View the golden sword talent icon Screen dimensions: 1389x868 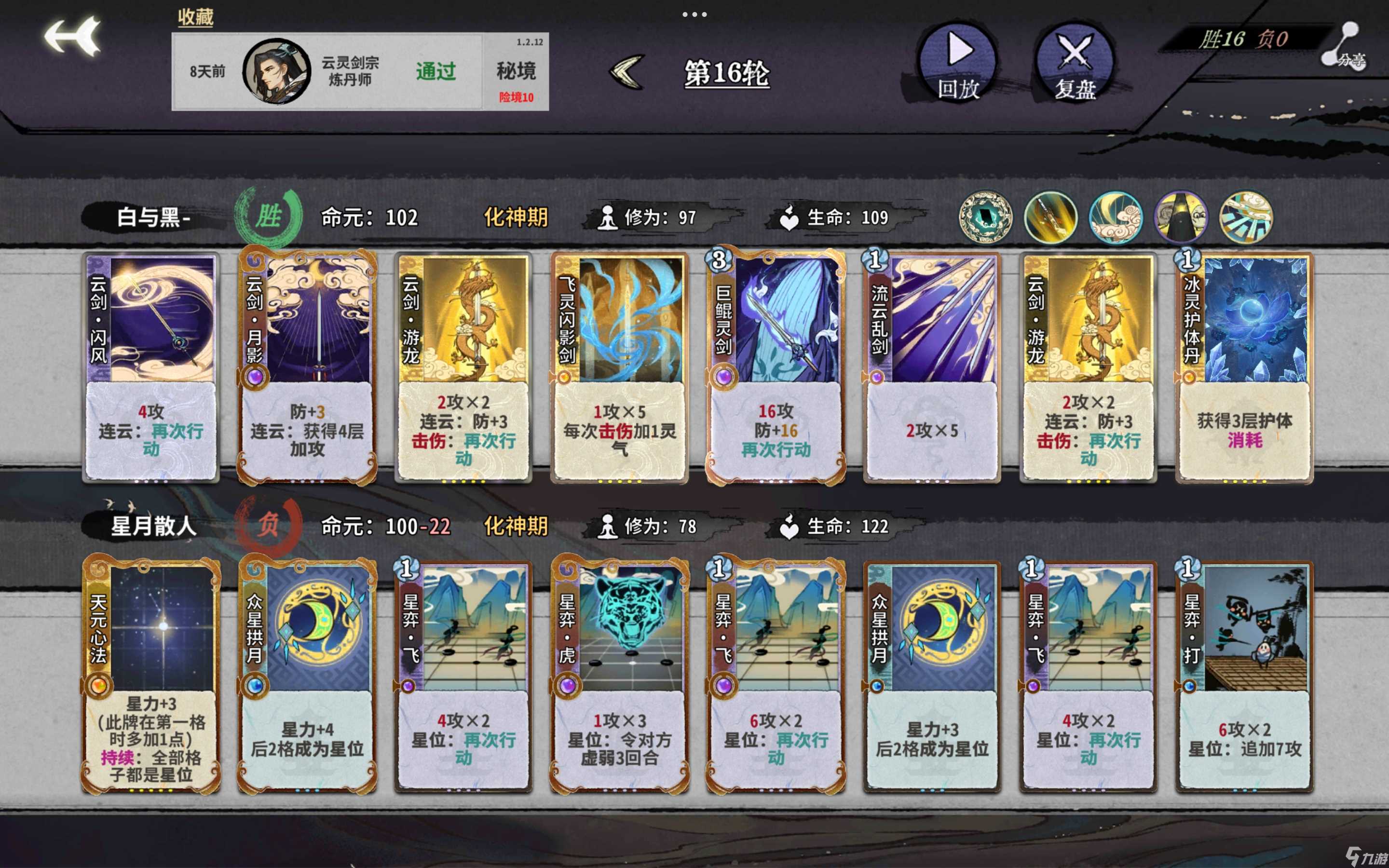[1050, 218]
